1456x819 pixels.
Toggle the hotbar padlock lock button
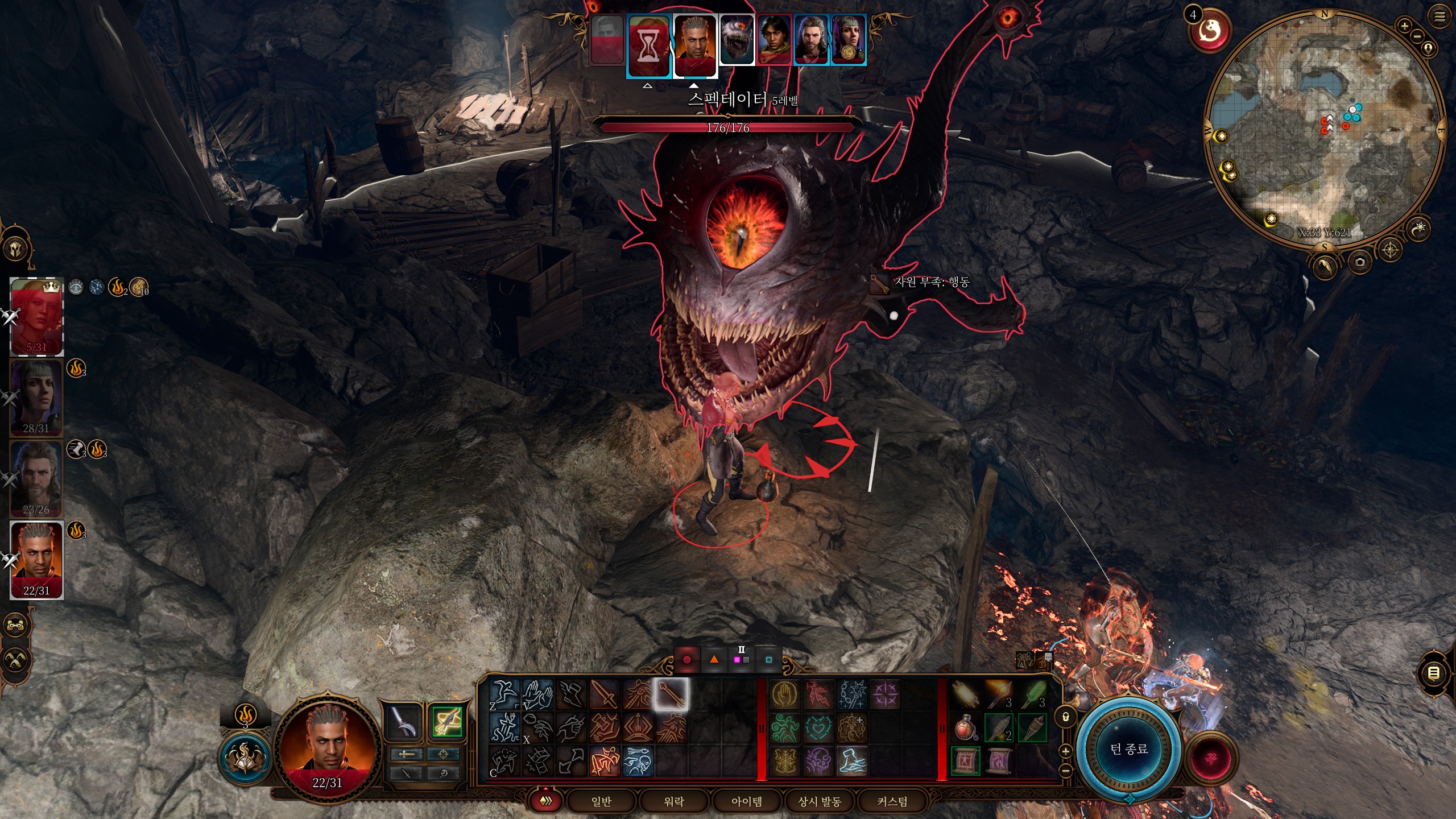[x=1066, y=717]
